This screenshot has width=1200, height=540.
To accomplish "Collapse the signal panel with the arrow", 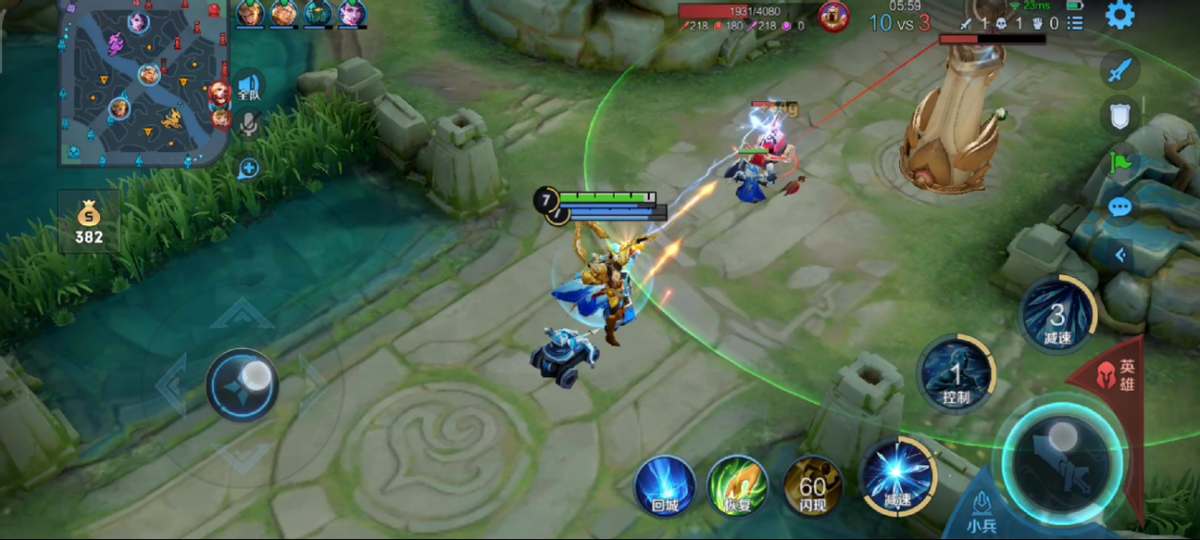I will coord(1121,255).
